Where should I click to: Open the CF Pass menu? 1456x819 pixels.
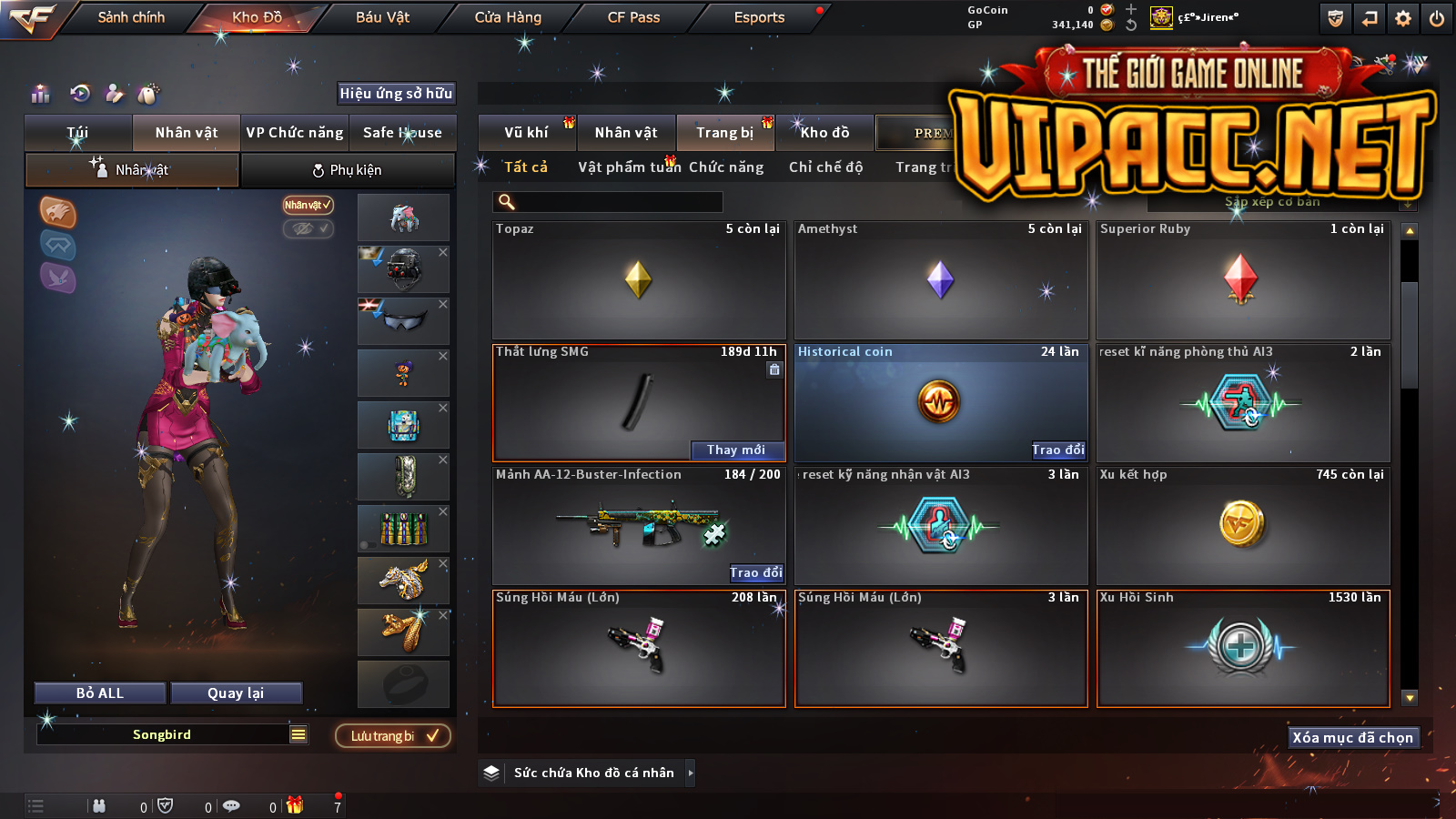(x=633, y=17)
